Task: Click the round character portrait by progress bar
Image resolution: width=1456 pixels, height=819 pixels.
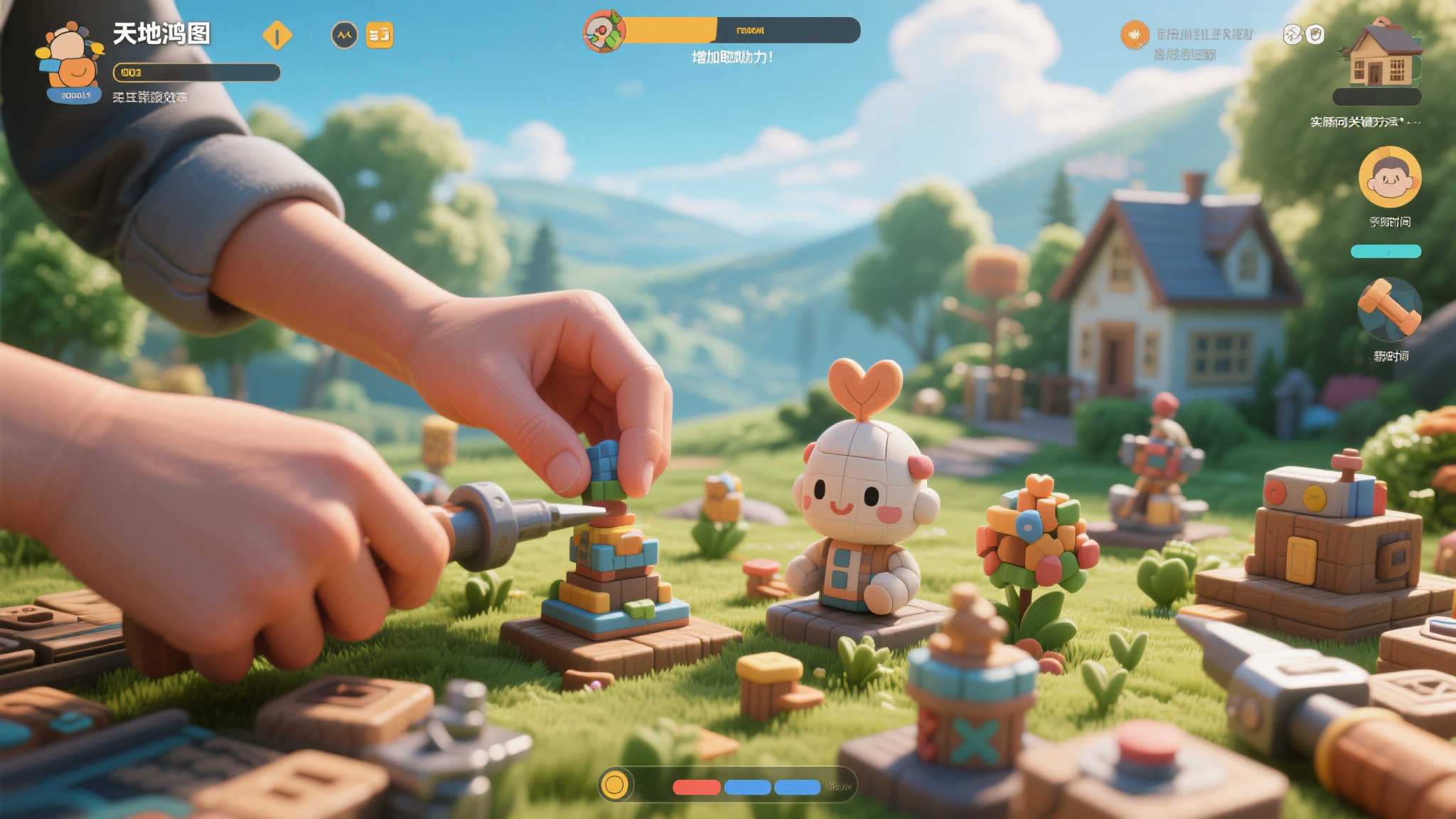Action: (x=604, y=31)
